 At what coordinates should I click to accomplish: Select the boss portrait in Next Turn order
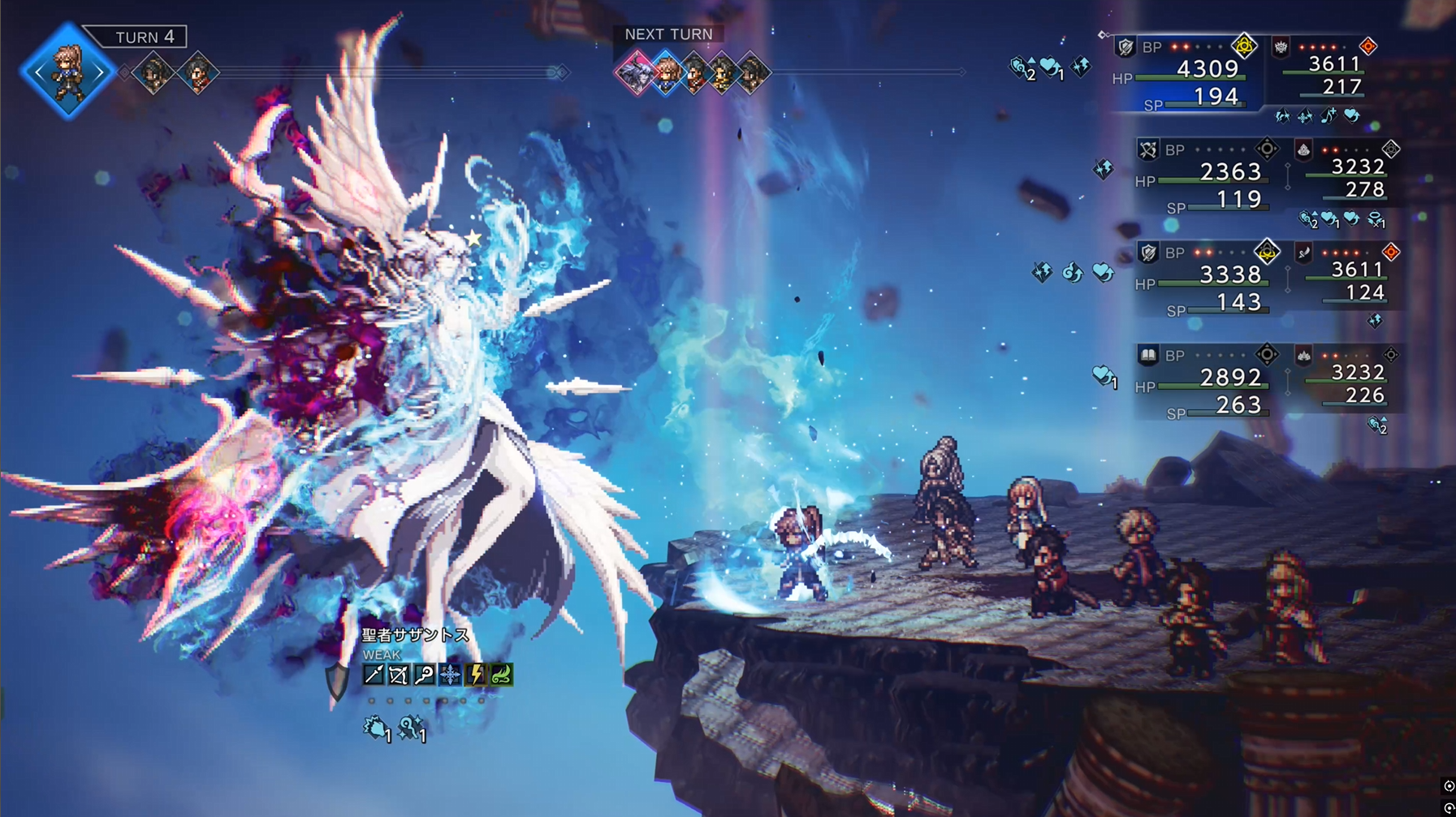(x=635, y=72)
